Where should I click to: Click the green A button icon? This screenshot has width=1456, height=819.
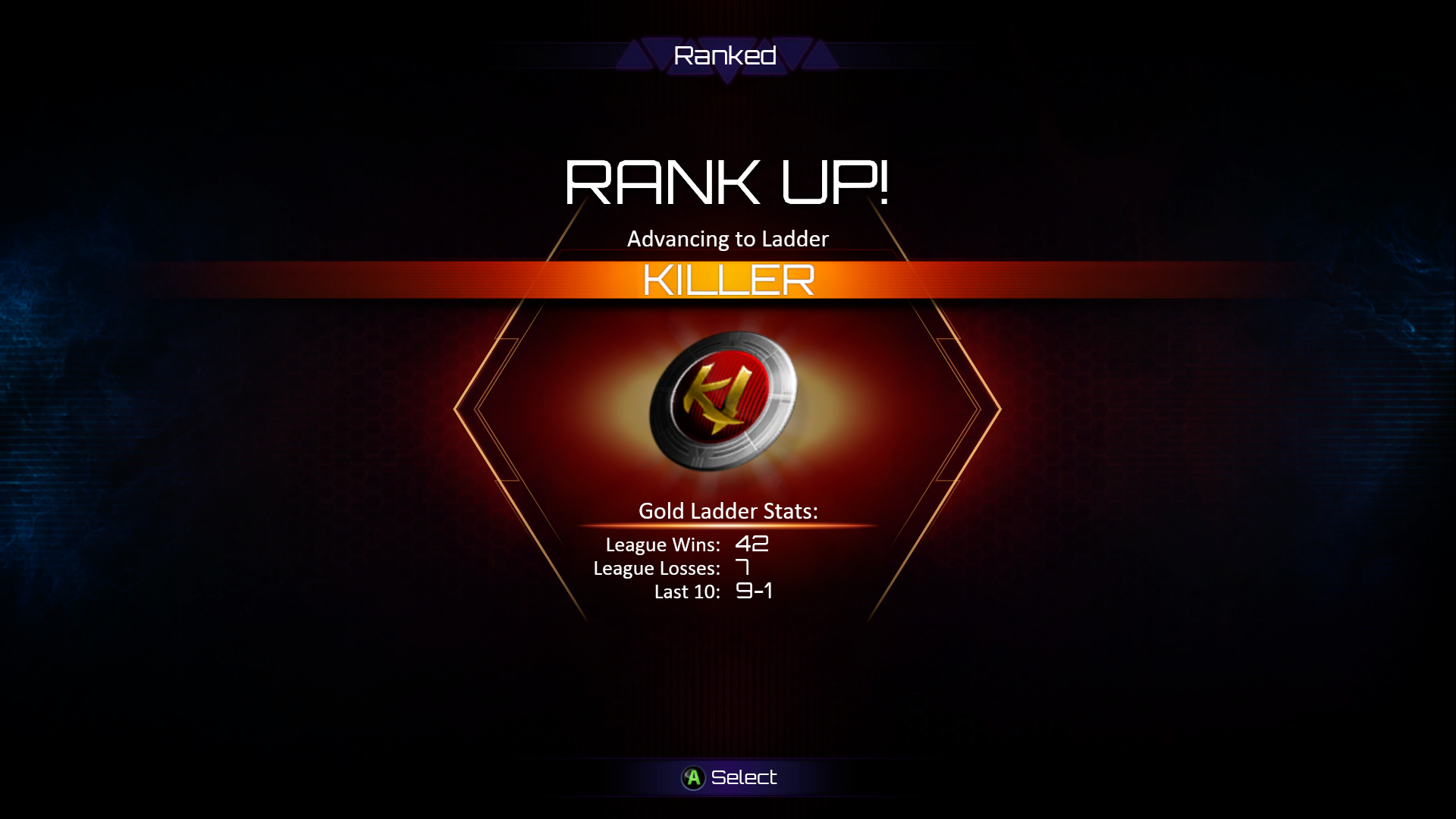point(693,777)
